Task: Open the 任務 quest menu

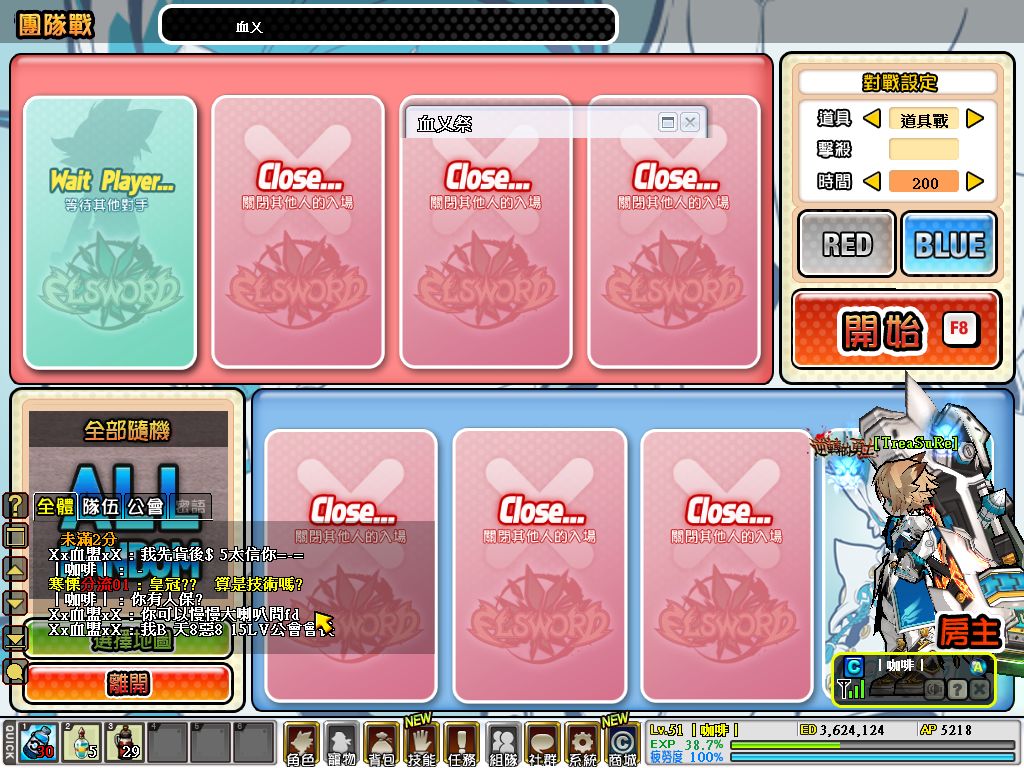Action: click(461, 745)
